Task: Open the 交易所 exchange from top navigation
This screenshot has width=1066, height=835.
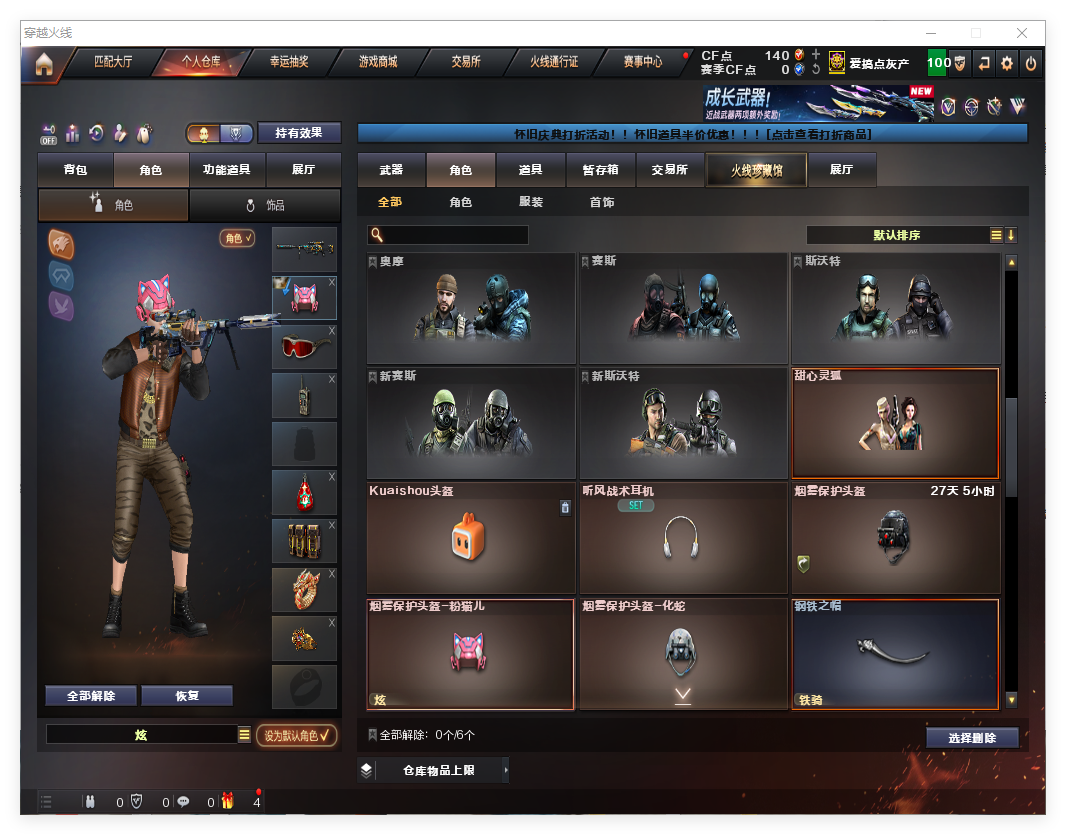Action: (x=466, y=62)
